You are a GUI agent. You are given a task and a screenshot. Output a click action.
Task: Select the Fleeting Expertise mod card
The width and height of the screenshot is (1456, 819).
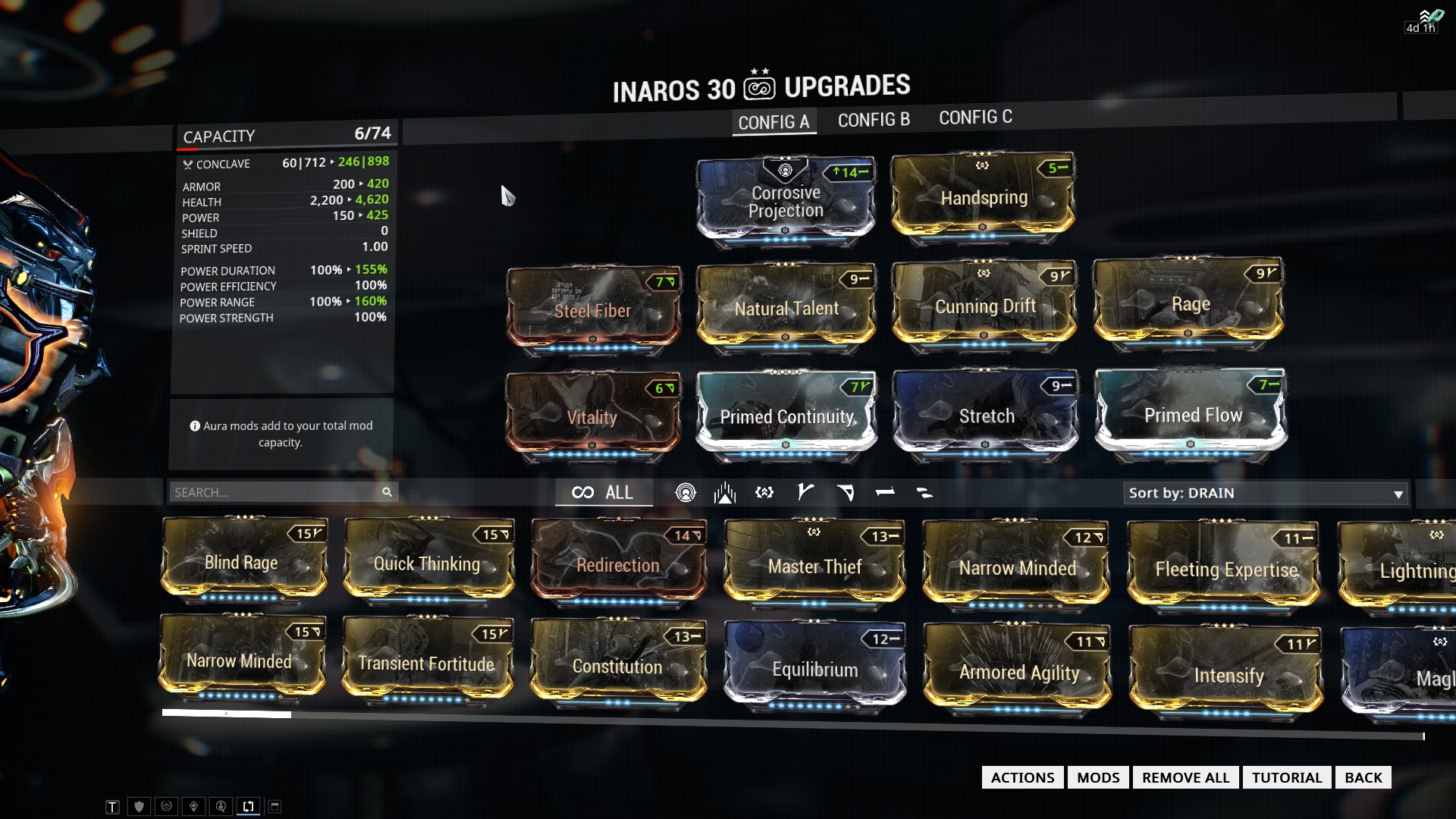click(1225, 570)
